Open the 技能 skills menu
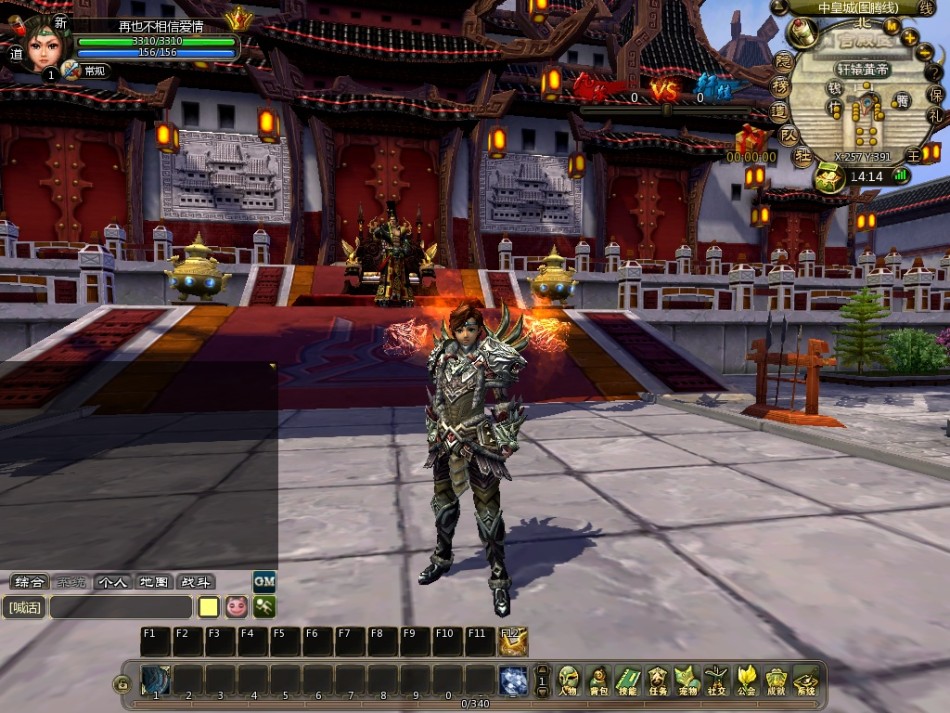This screenshot has height=713, width=950. (627, 680)
